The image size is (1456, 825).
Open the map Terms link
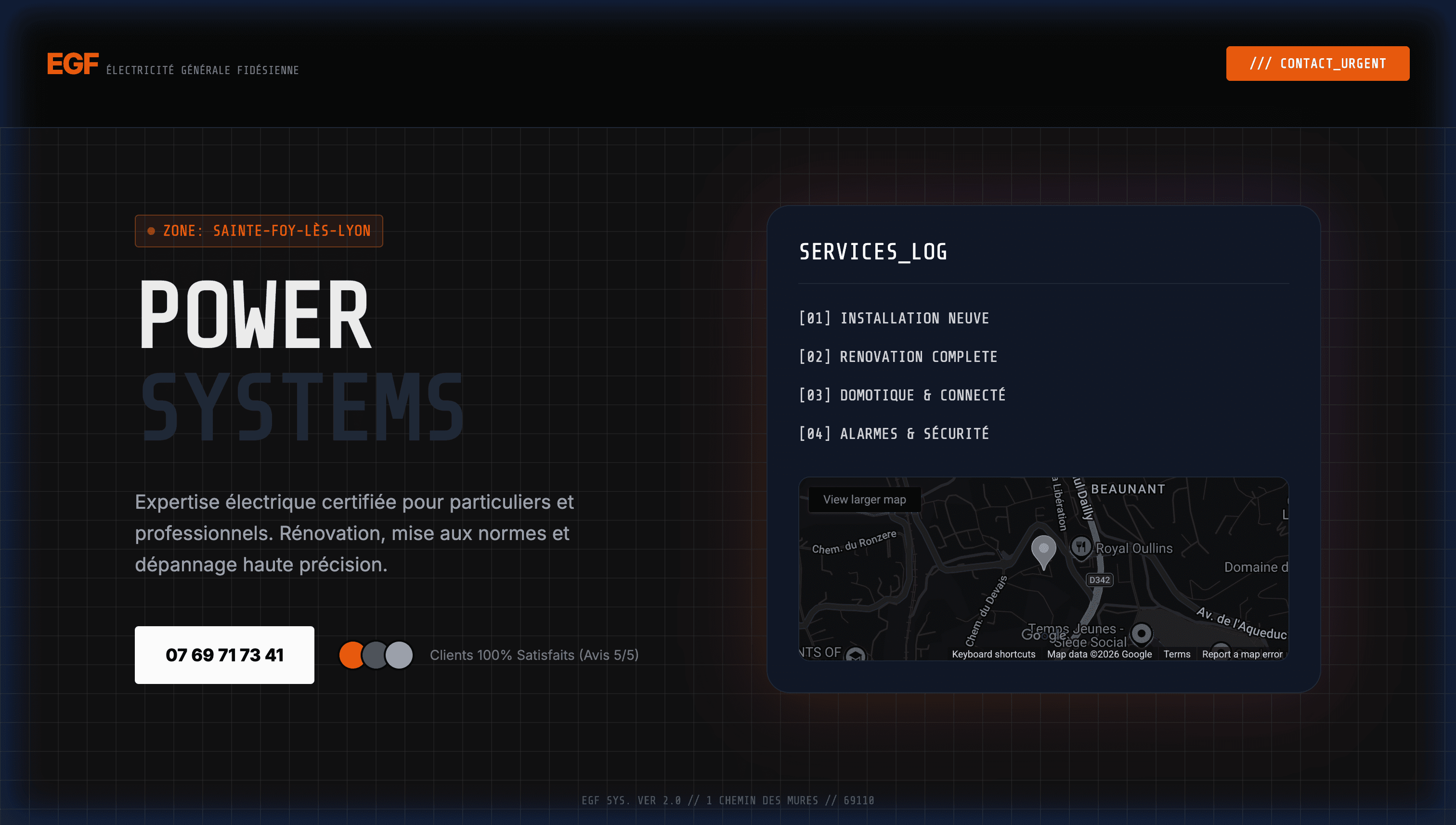coord(1177,654)
